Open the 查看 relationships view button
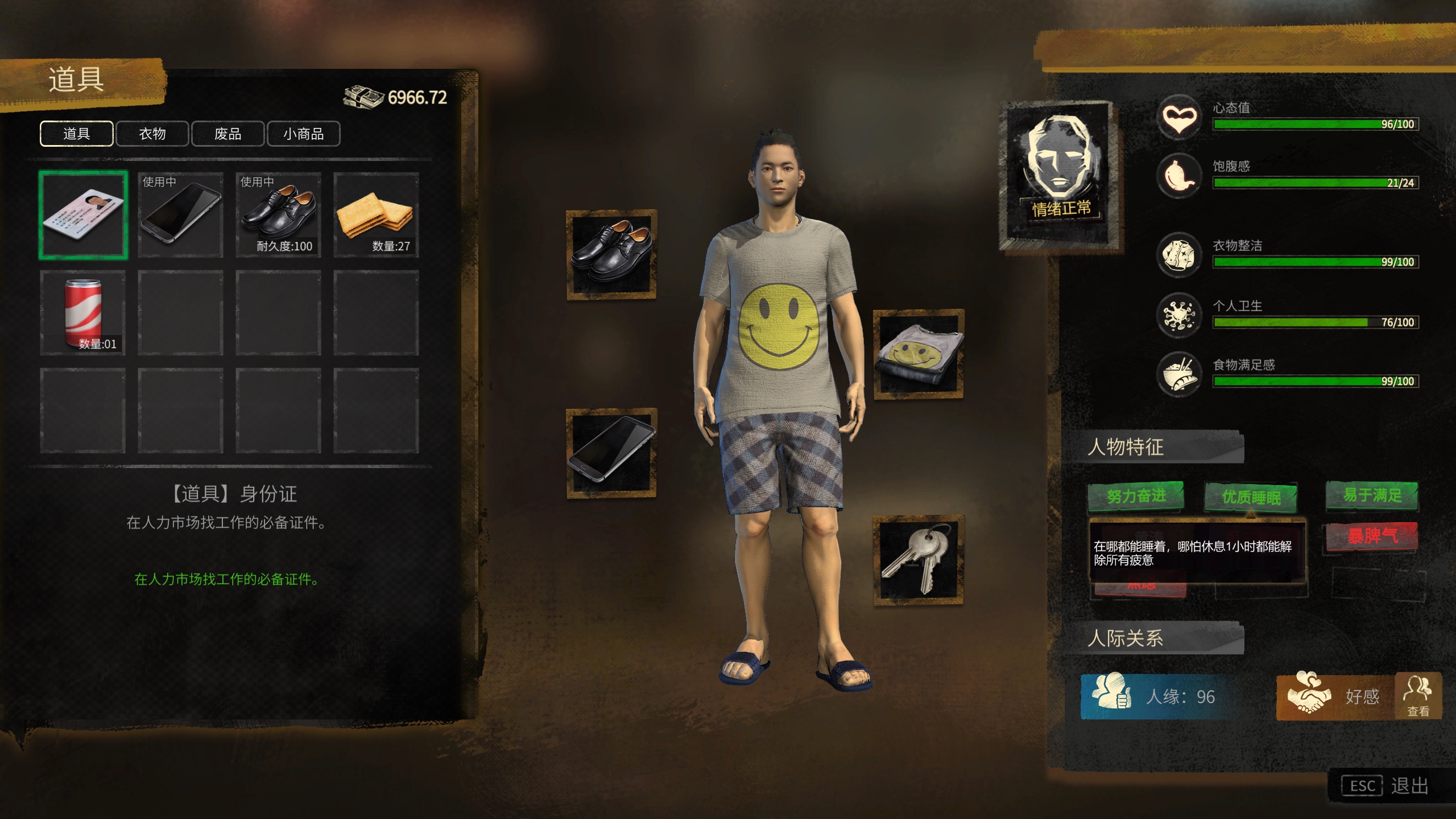Viewport: 1456px width, 819px height. tap(1418, 696)
